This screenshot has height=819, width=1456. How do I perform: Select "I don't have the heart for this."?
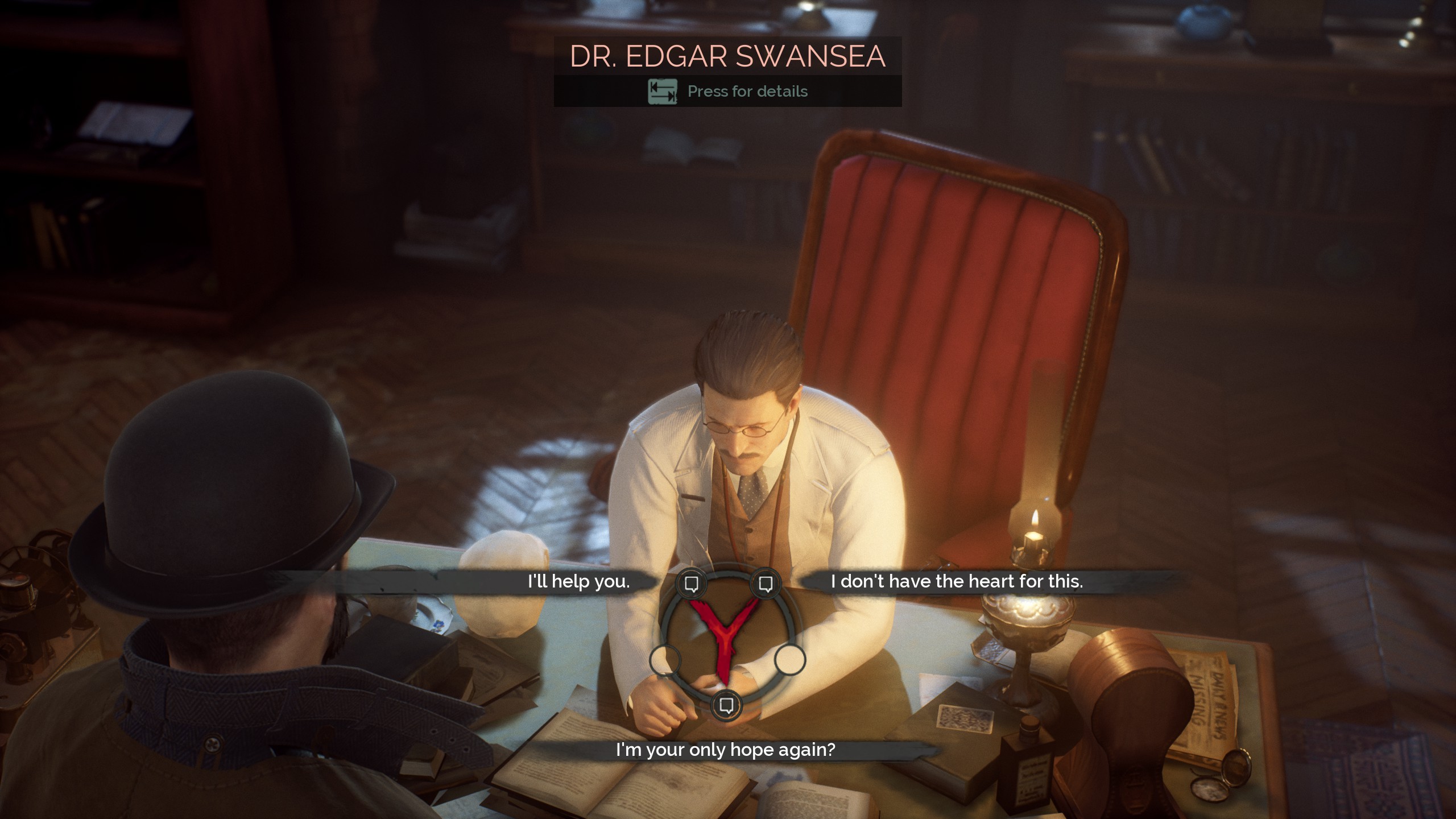coord(957,581)
